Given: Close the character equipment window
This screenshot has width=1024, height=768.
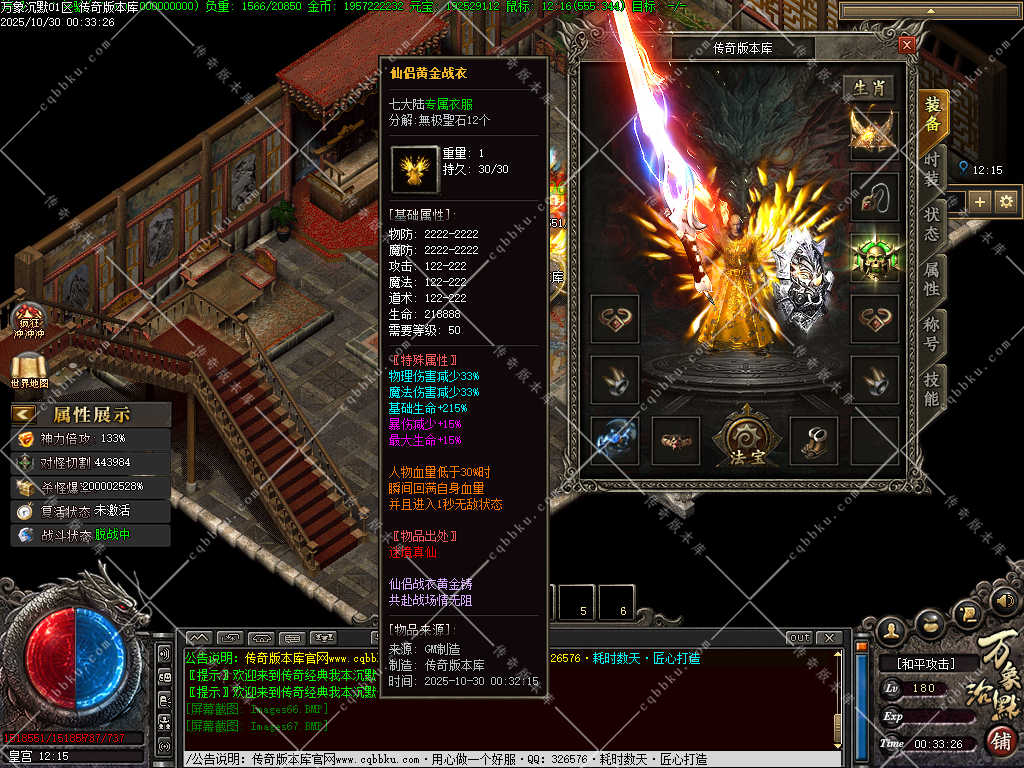Looking at the screenshot, I should coord(906,45).
